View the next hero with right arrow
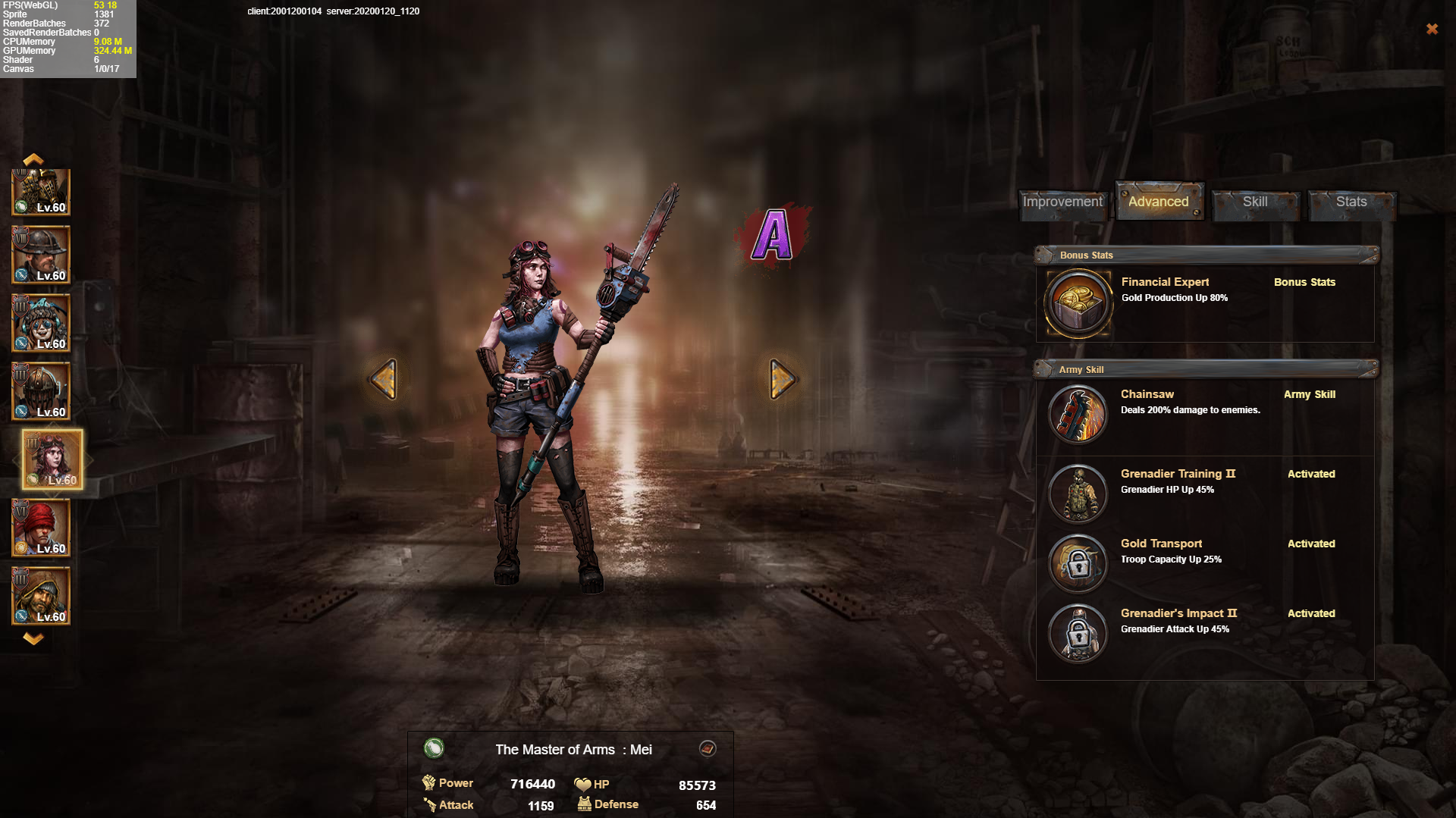The image size is (1456, 818). click(x=782, y=379)
